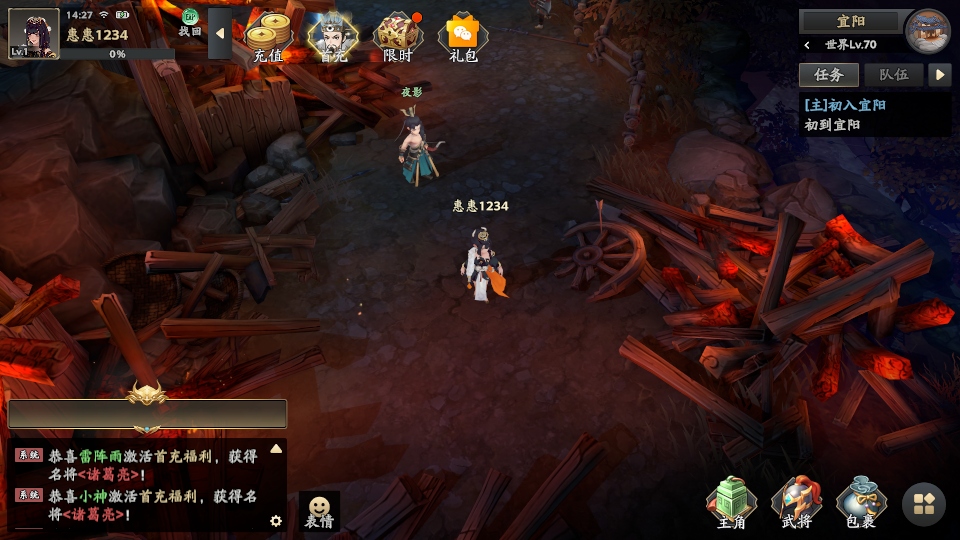
Task: Open the 首充 first-recharge offer
Action: (332, 37)
